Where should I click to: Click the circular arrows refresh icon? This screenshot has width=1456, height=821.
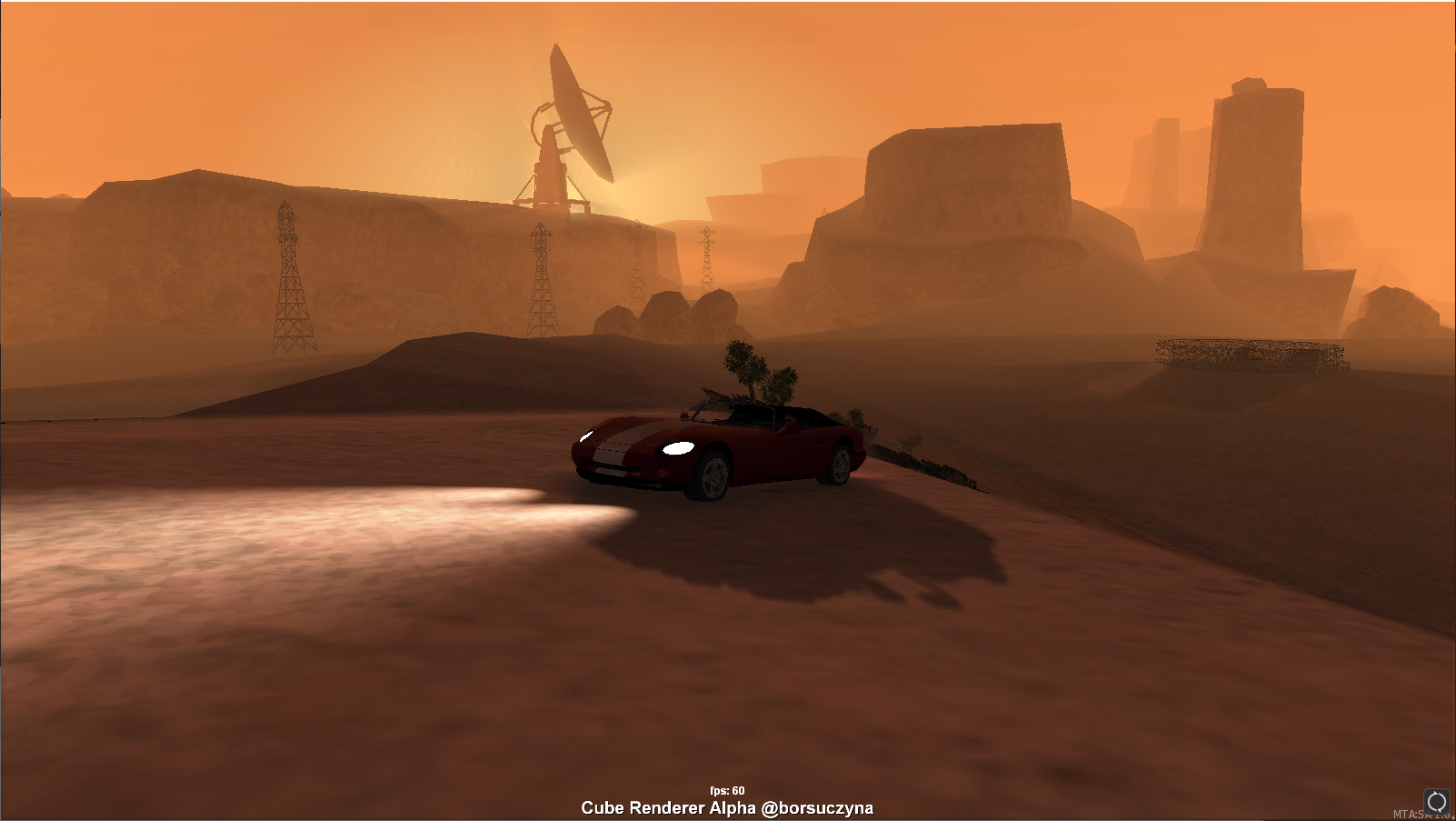coord(1436,801)
